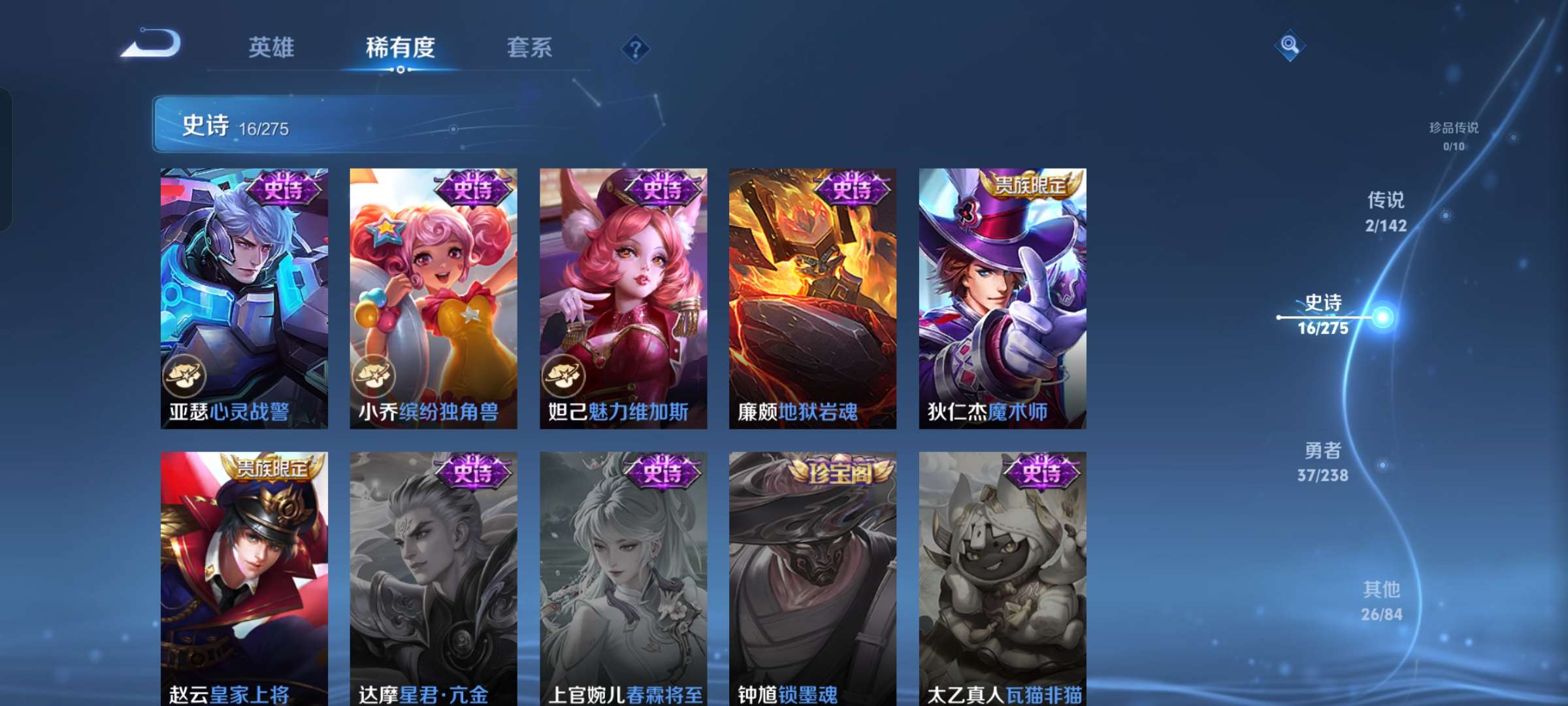This screenshot has width=1568, height=706.
Task: Click the help question mark icon
Action: click(636, 48)
